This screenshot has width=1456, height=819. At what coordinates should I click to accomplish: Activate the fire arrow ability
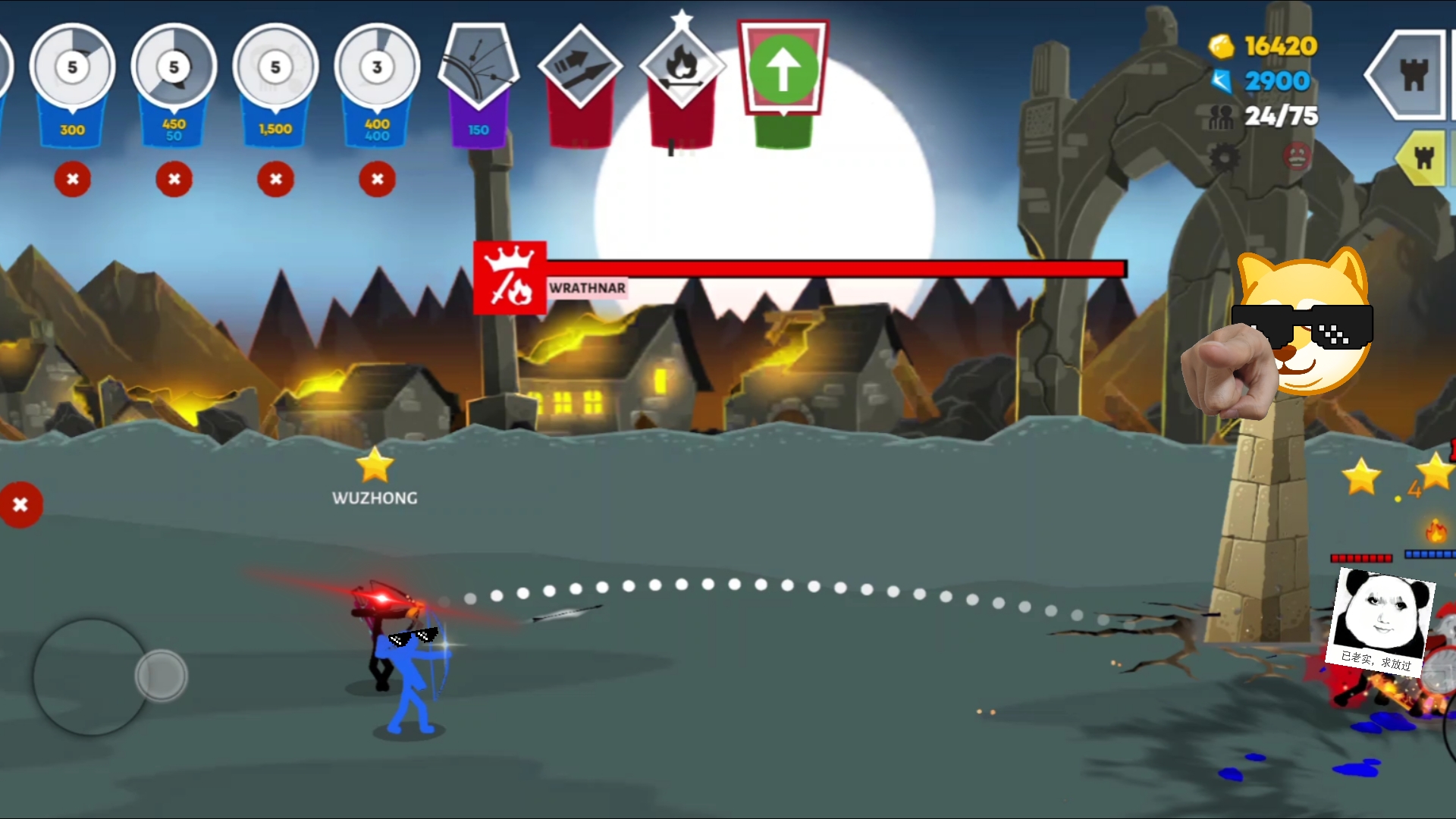click(682, 67)
